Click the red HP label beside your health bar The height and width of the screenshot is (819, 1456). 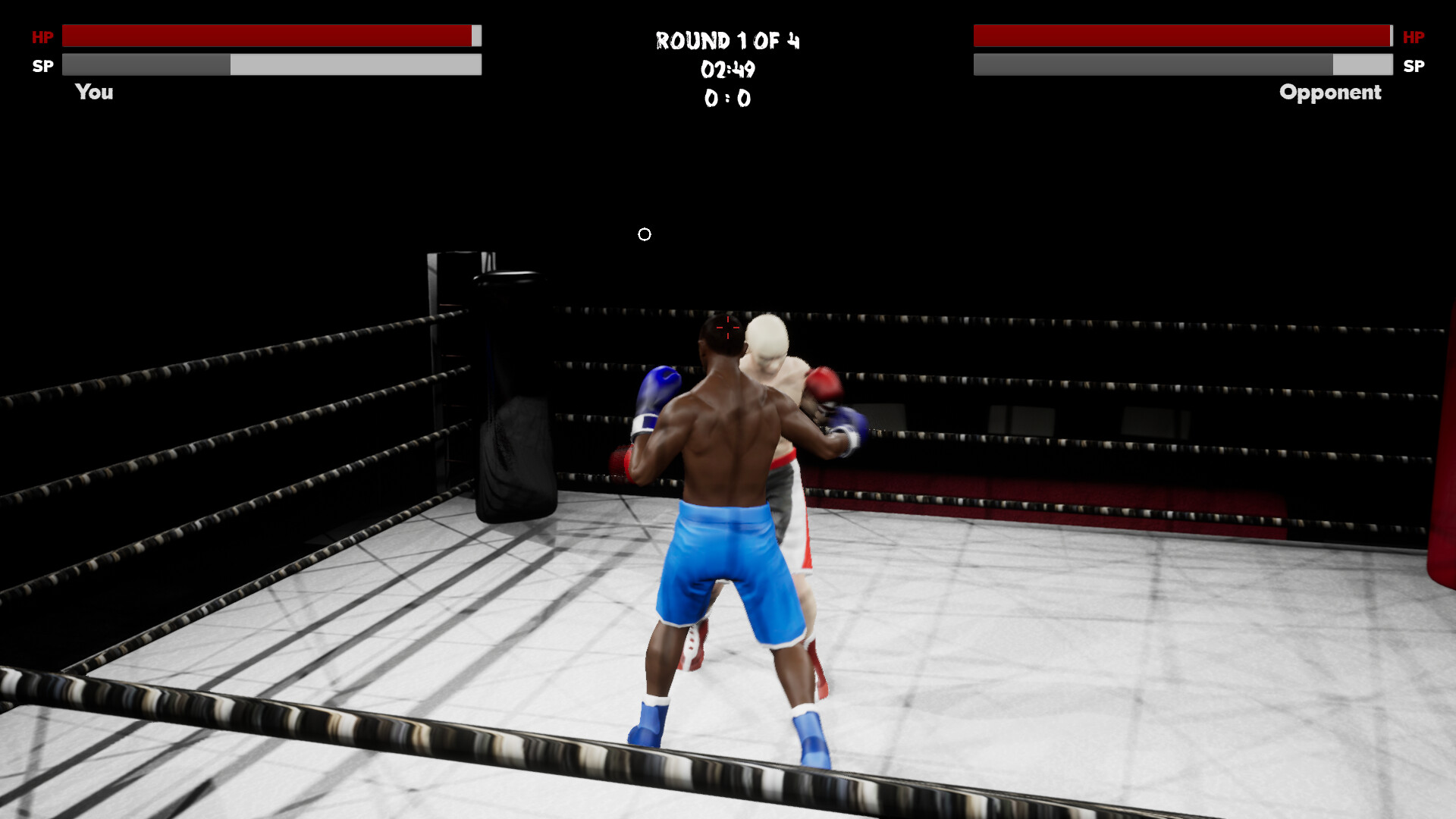point(43,36)
